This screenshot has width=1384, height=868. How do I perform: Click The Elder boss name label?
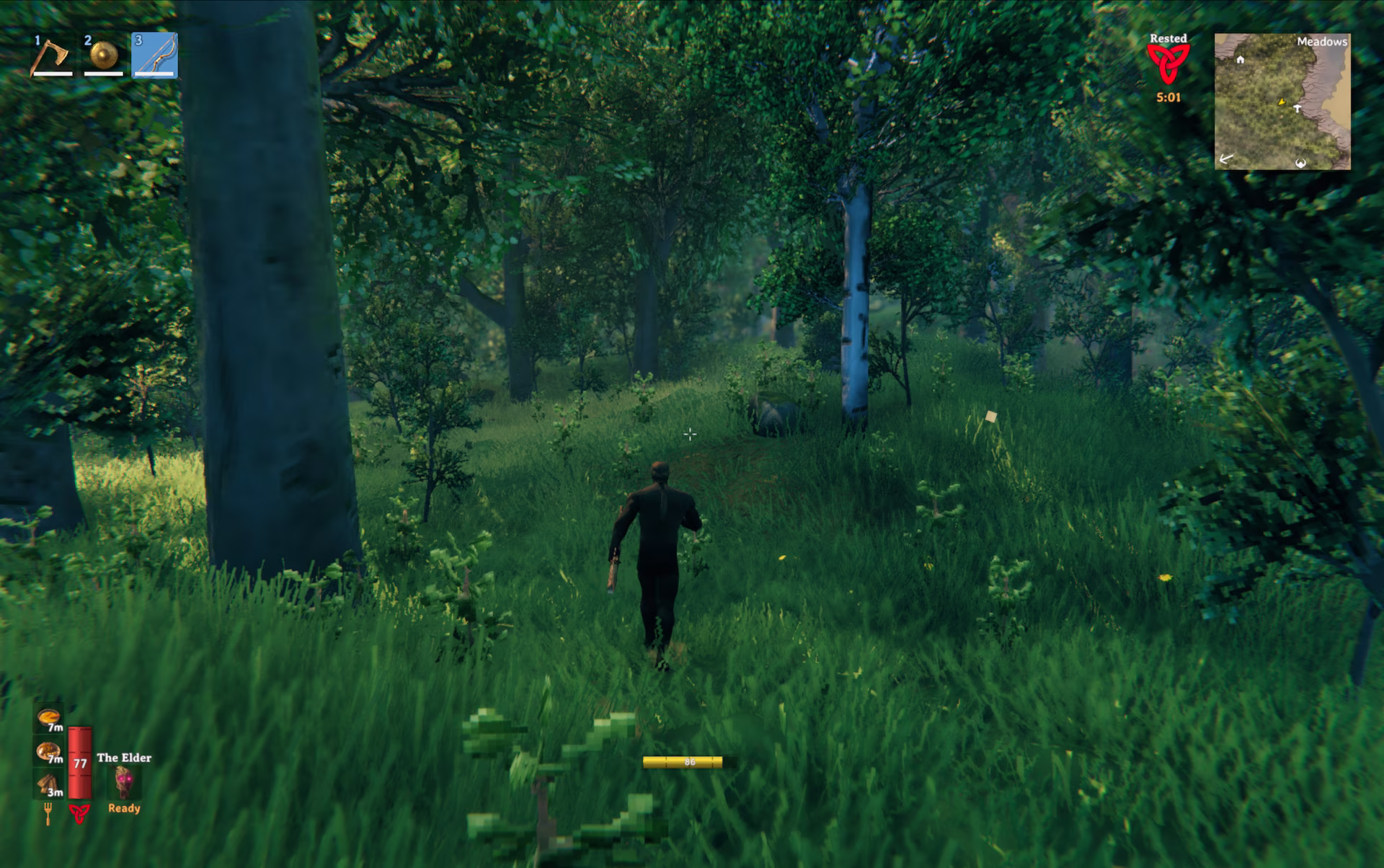125,758
